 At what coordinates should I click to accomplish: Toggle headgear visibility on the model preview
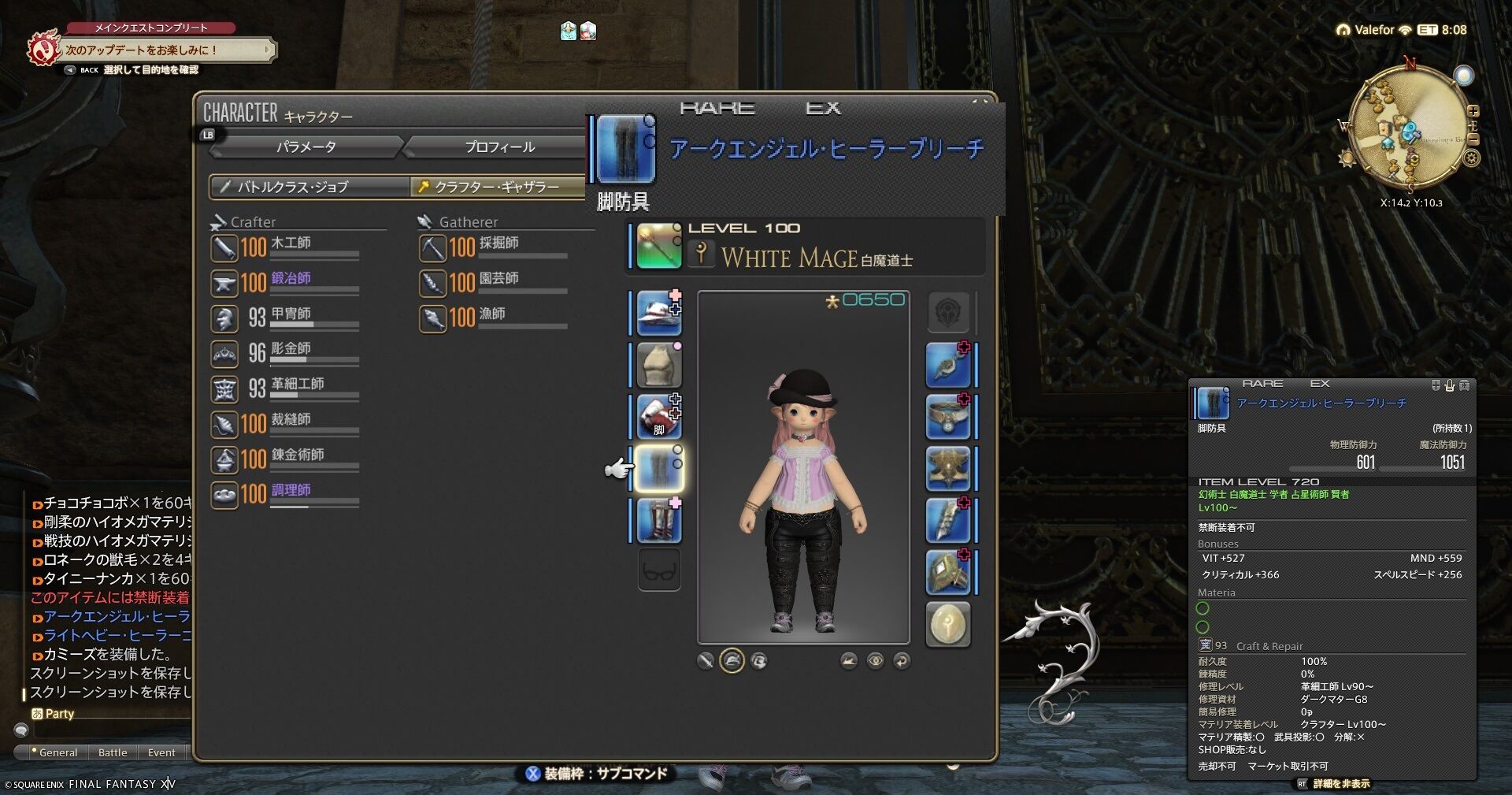pos(732,660)
